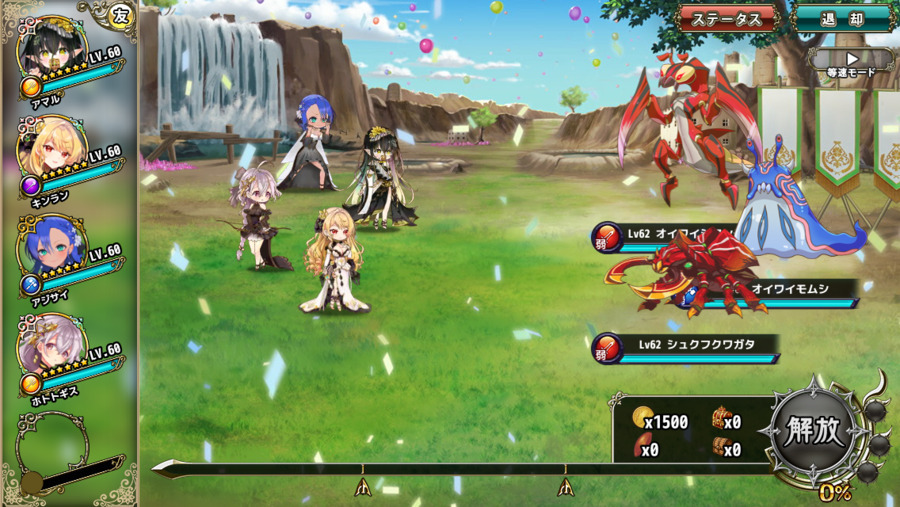Screen dimensions: 900x507
Task: Choose アジサイ's character portrait
Action: 49,249
